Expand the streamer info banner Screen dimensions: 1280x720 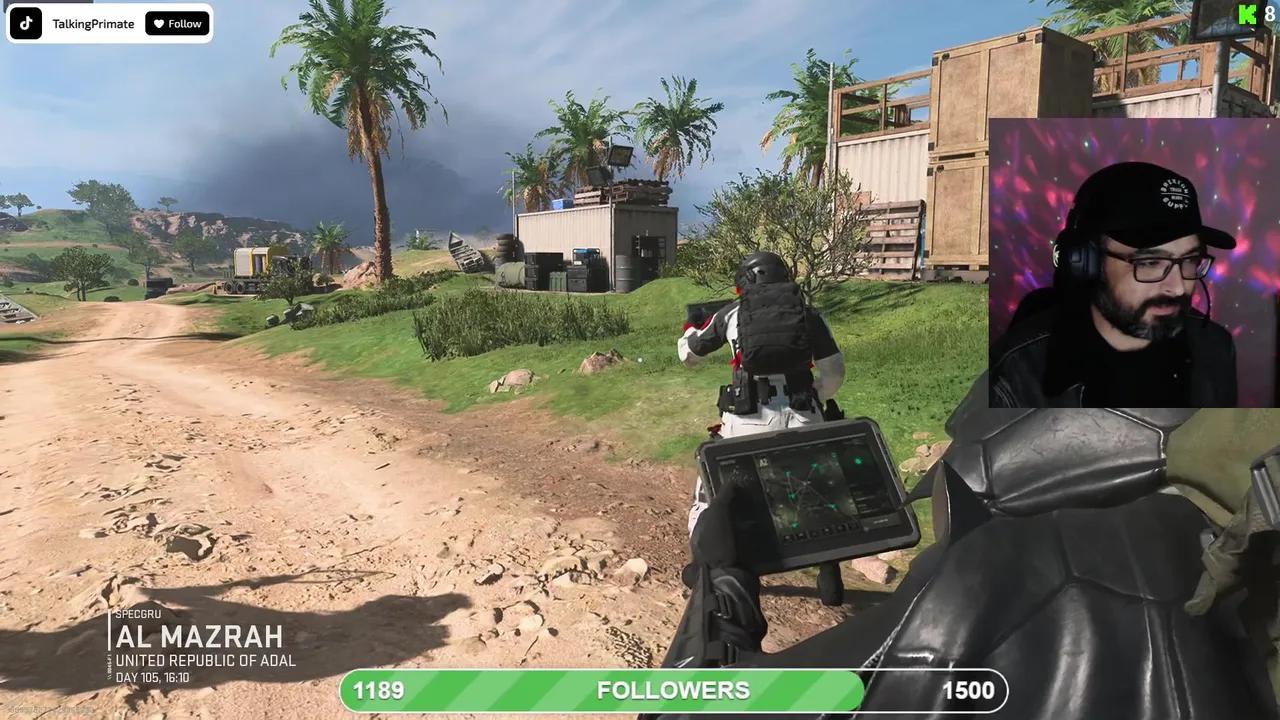[x=110, y=22]
